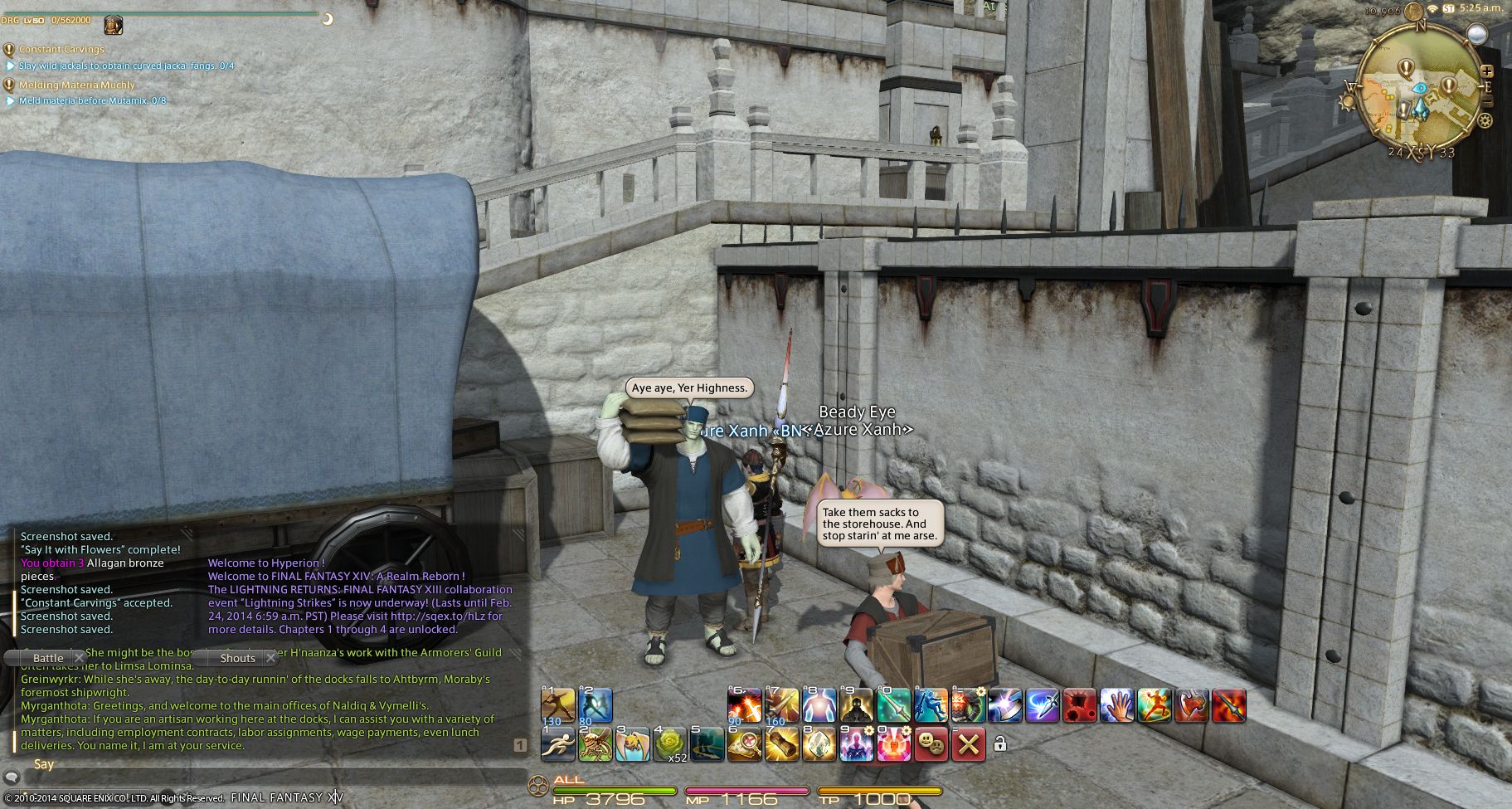Click the Say chat input field
This screenshot has width=1512, height=809.
[265, 777]
